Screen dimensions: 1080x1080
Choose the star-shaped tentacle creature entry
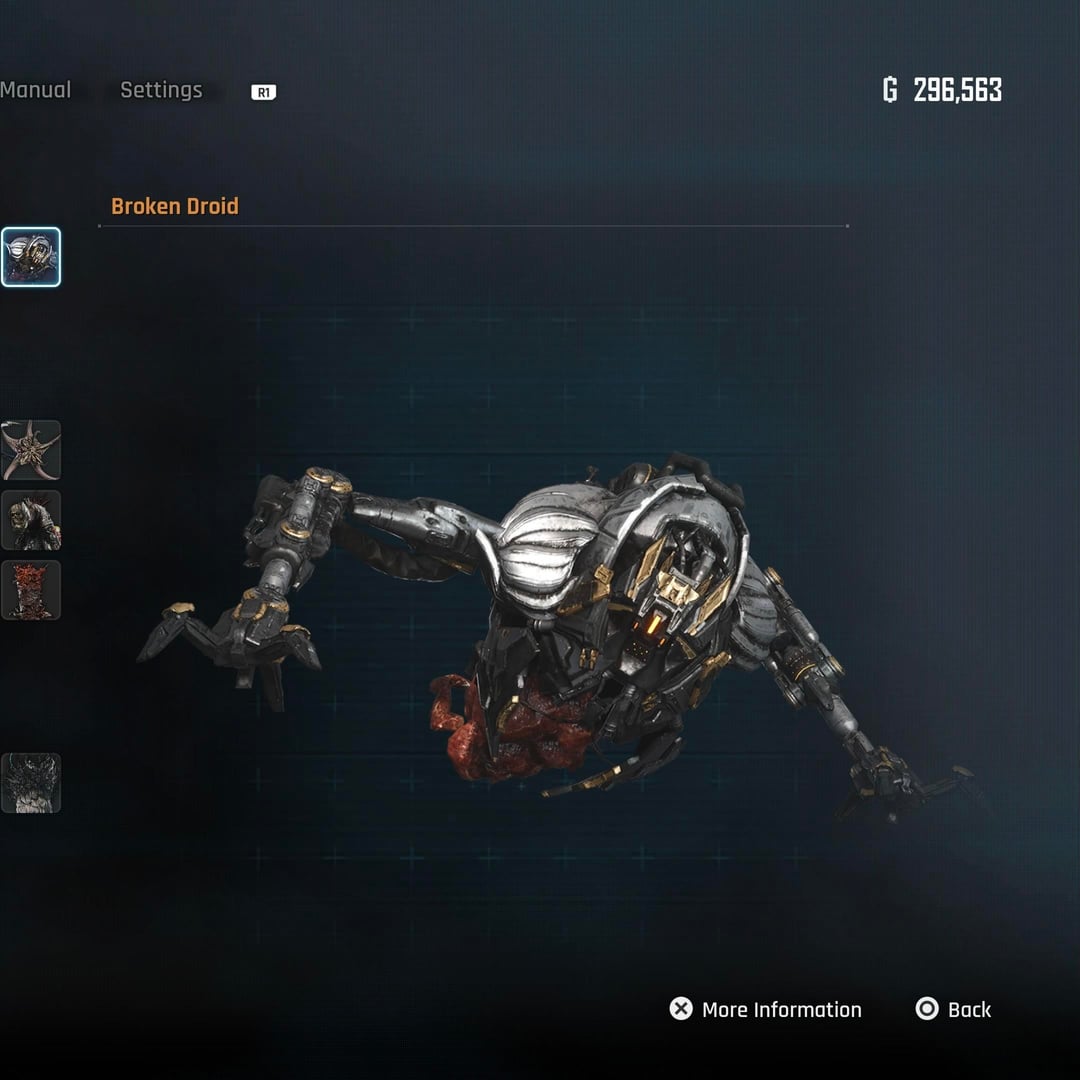click(x=31, y=450)
